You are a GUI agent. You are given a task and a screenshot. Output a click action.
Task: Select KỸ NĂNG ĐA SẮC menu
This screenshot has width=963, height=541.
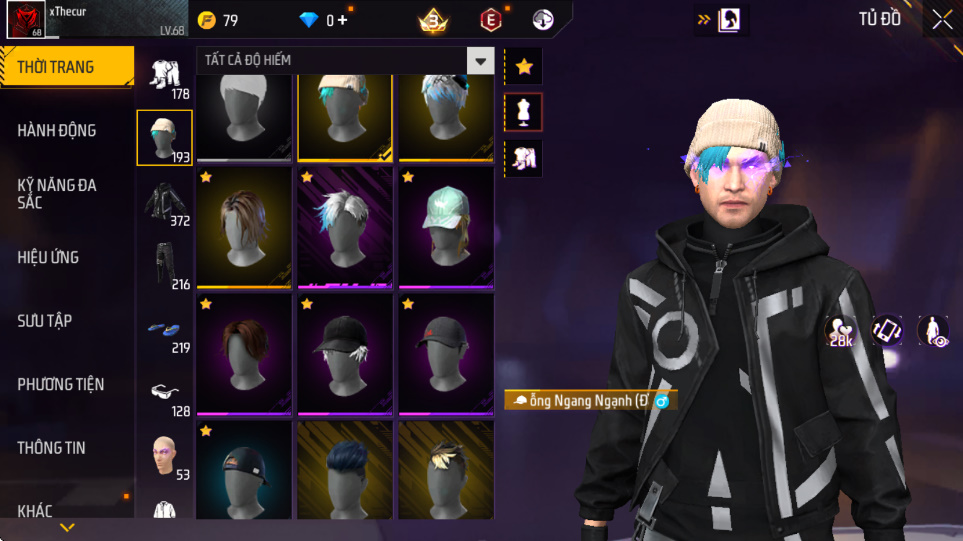(x=57, y=193)
